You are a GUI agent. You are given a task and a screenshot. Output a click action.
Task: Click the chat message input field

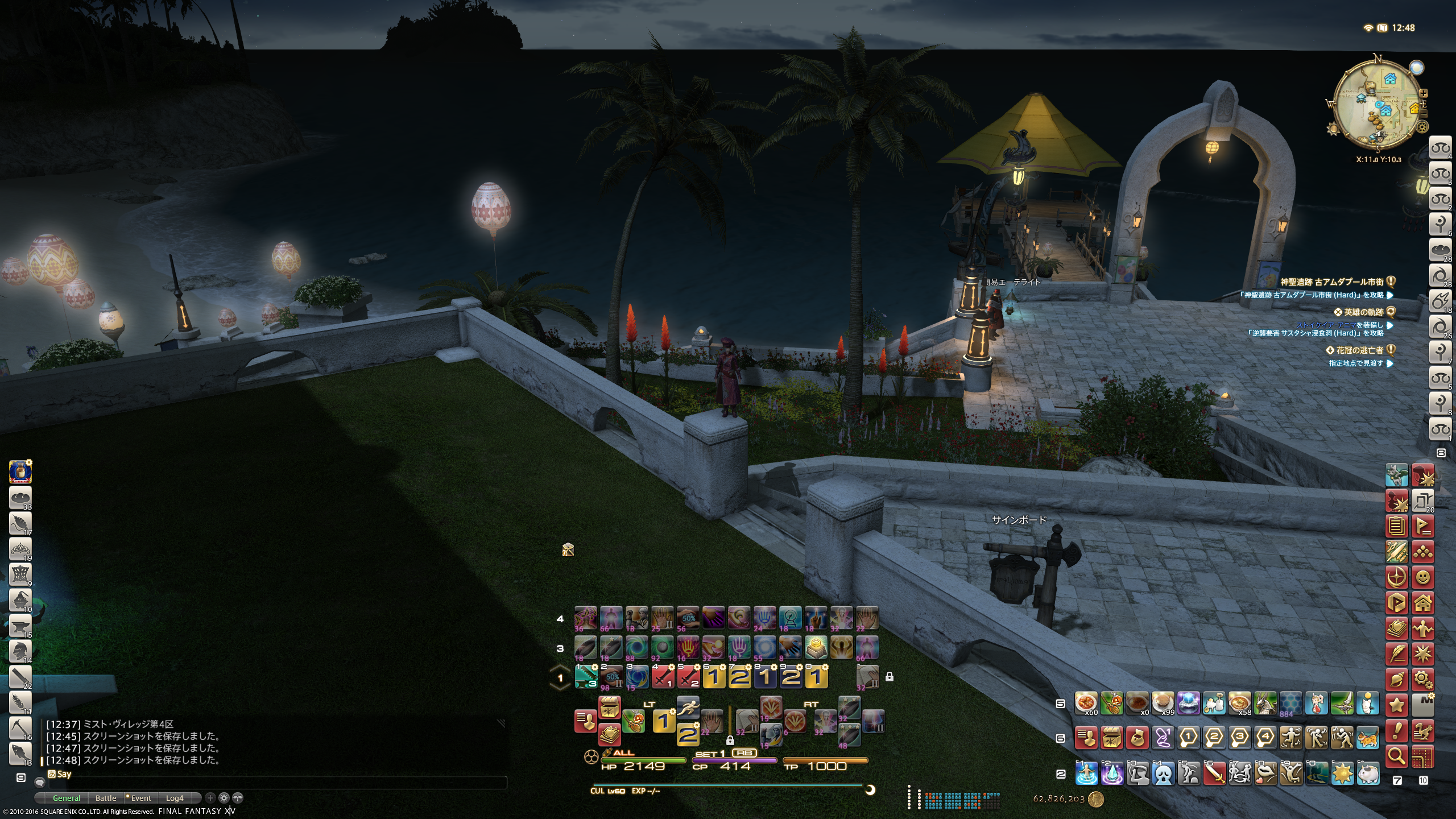(x=273, y=783)
